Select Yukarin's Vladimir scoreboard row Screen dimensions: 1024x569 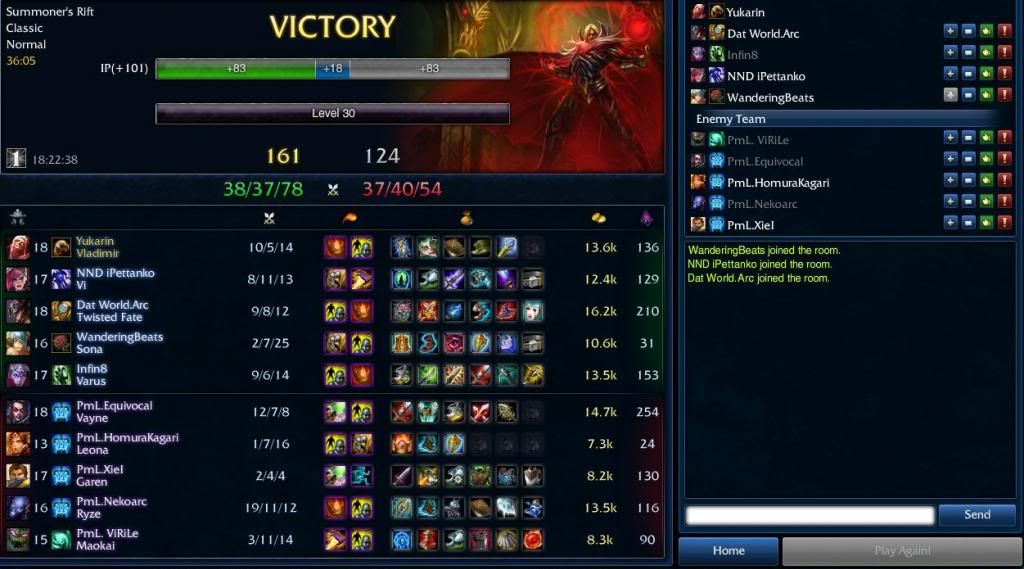pyautogui.click(x=330, y=247)
